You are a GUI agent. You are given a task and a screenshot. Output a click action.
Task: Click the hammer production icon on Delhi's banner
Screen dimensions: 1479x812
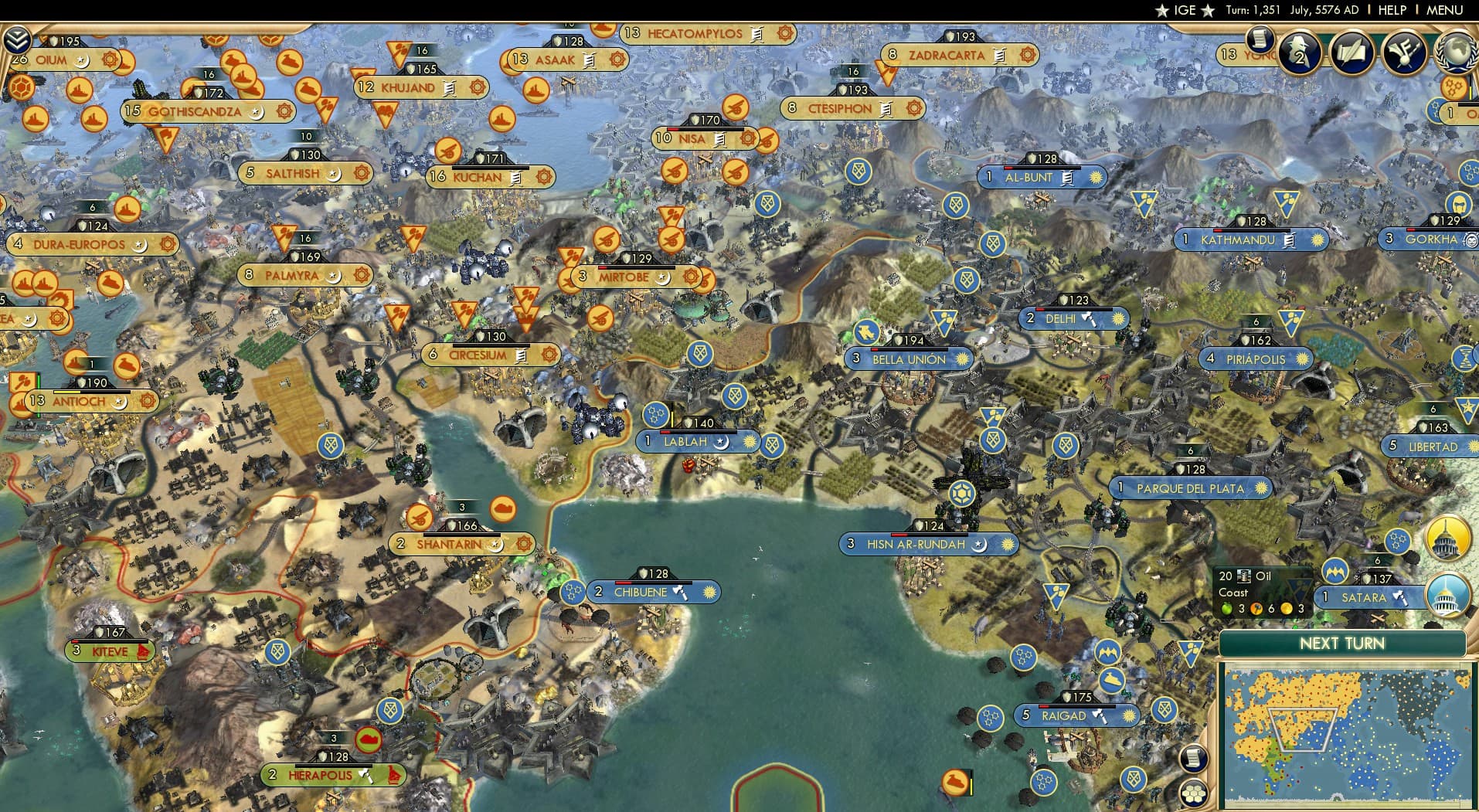[1089, 318]
